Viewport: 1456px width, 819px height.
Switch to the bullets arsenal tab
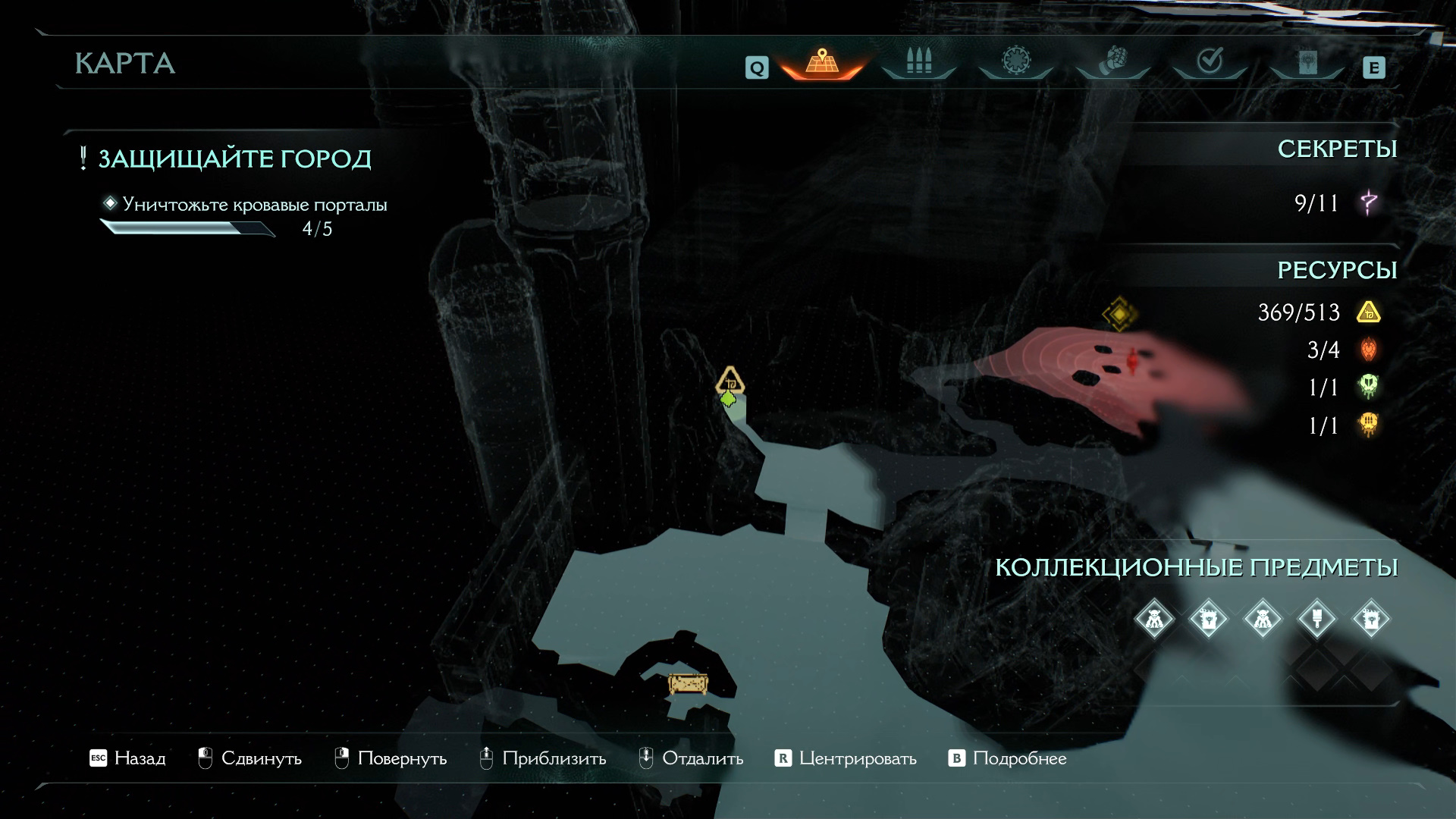(x=918, y=62)
